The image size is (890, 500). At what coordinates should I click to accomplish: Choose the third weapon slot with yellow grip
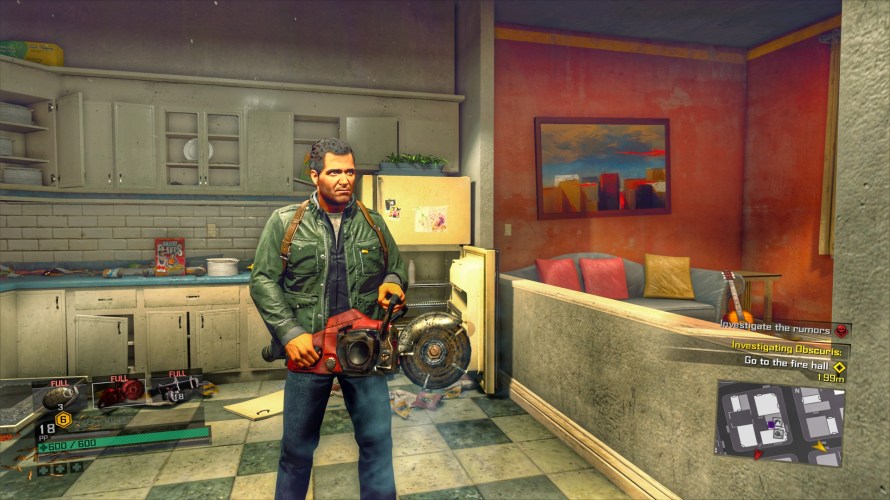175,391
